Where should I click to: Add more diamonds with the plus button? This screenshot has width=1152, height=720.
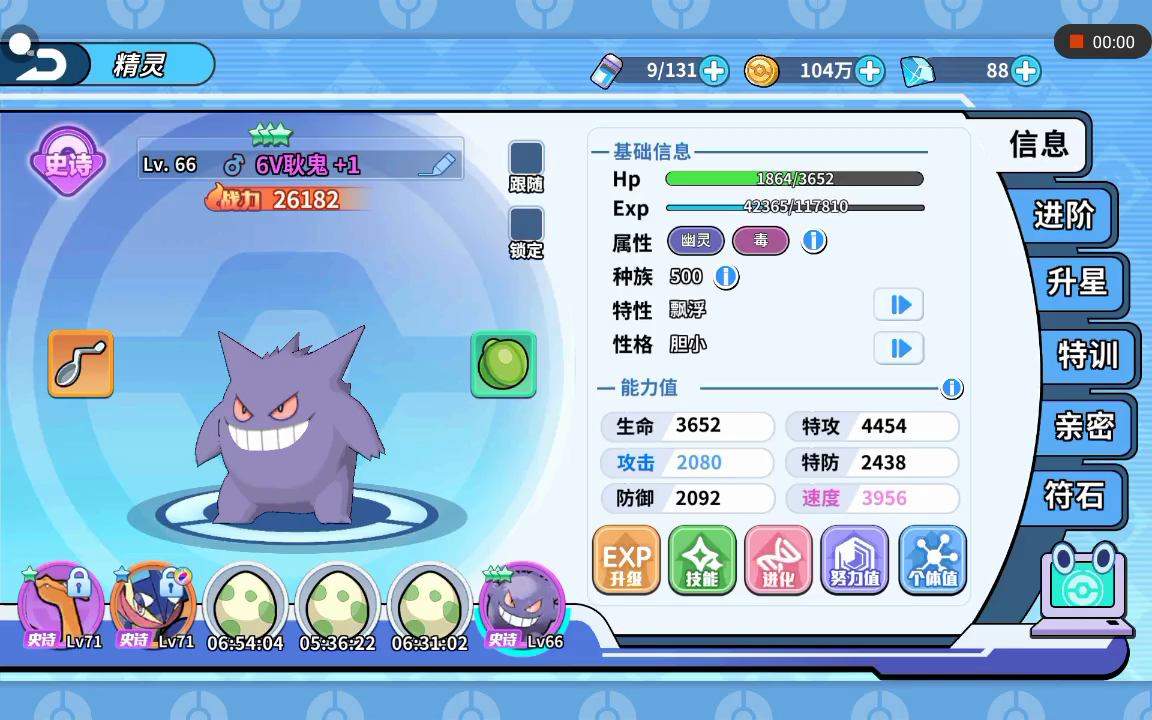[1025, 71]
